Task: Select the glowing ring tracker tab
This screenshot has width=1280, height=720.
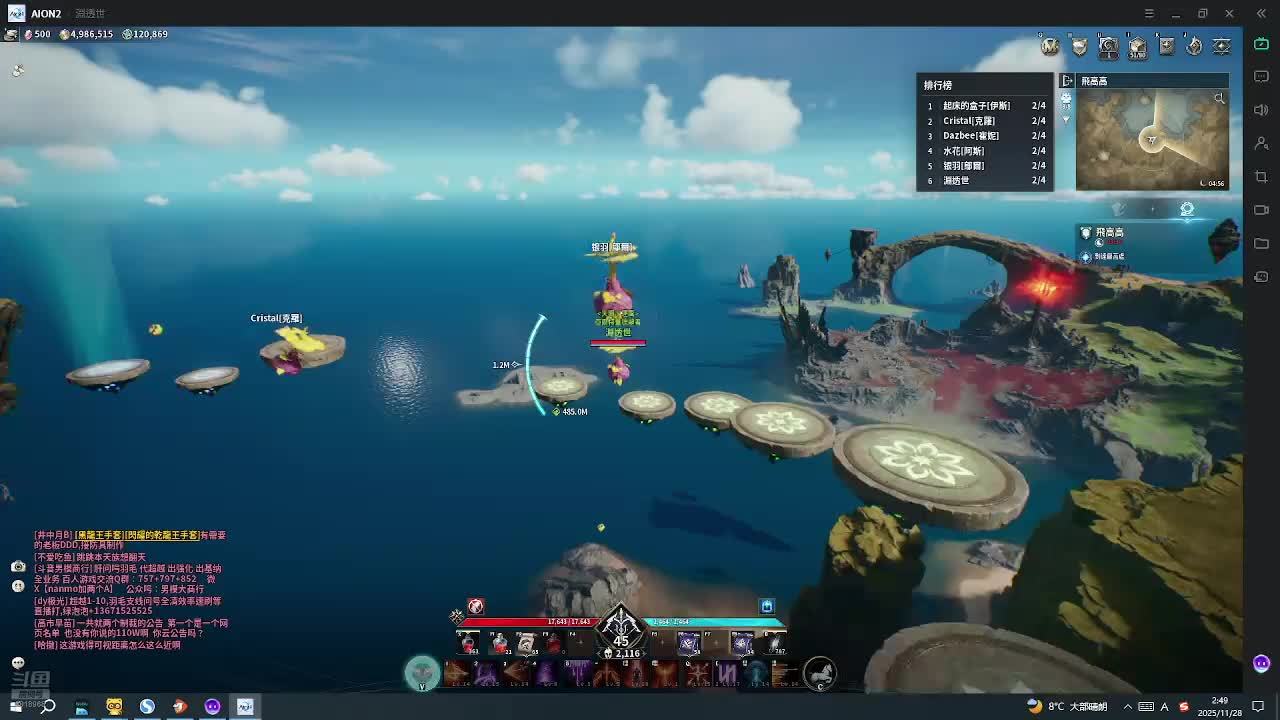Action: [x=1187, y=209]
